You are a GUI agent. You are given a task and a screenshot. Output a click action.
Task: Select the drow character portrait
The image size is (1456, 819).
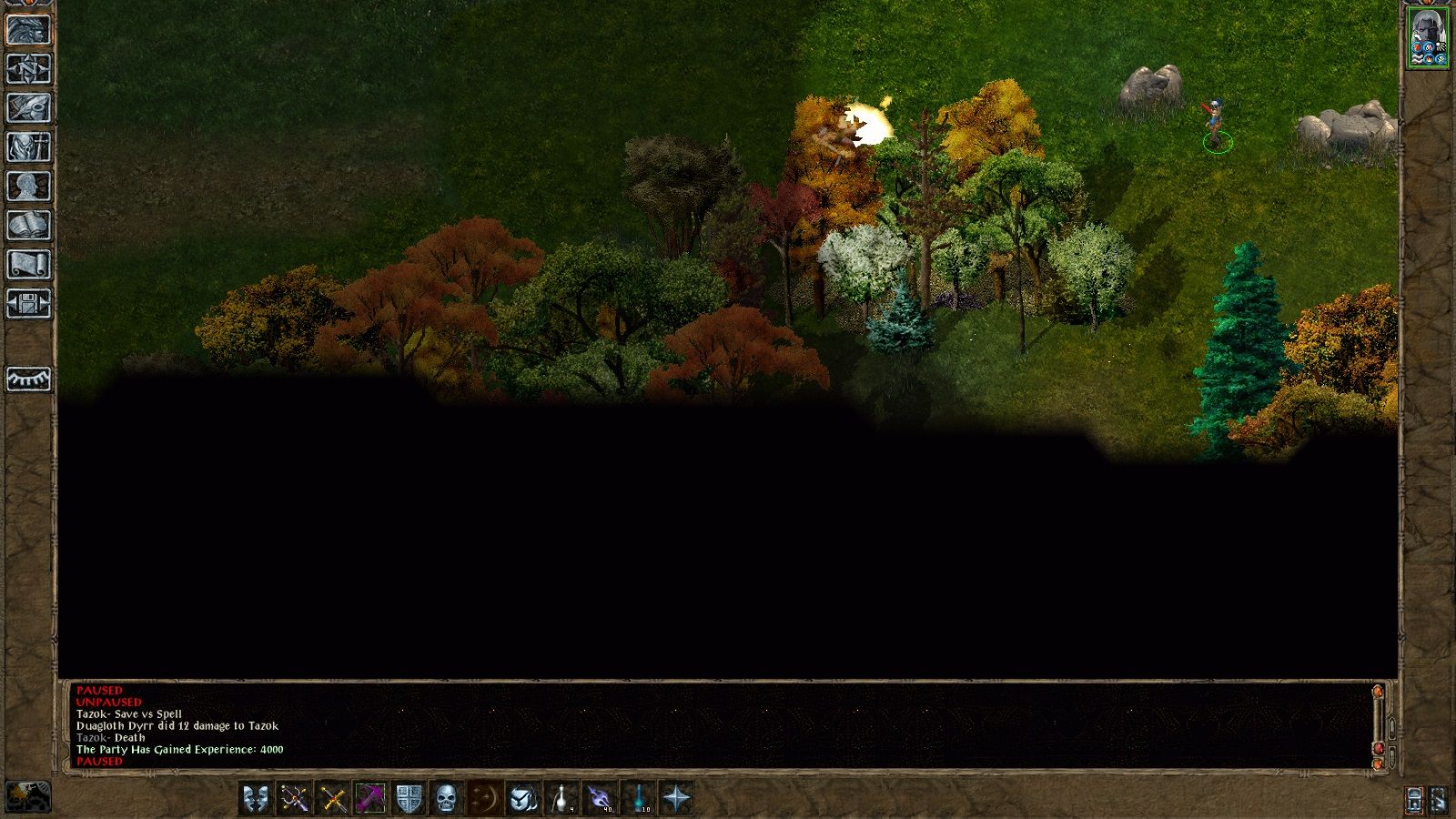tap(1427, 36)
